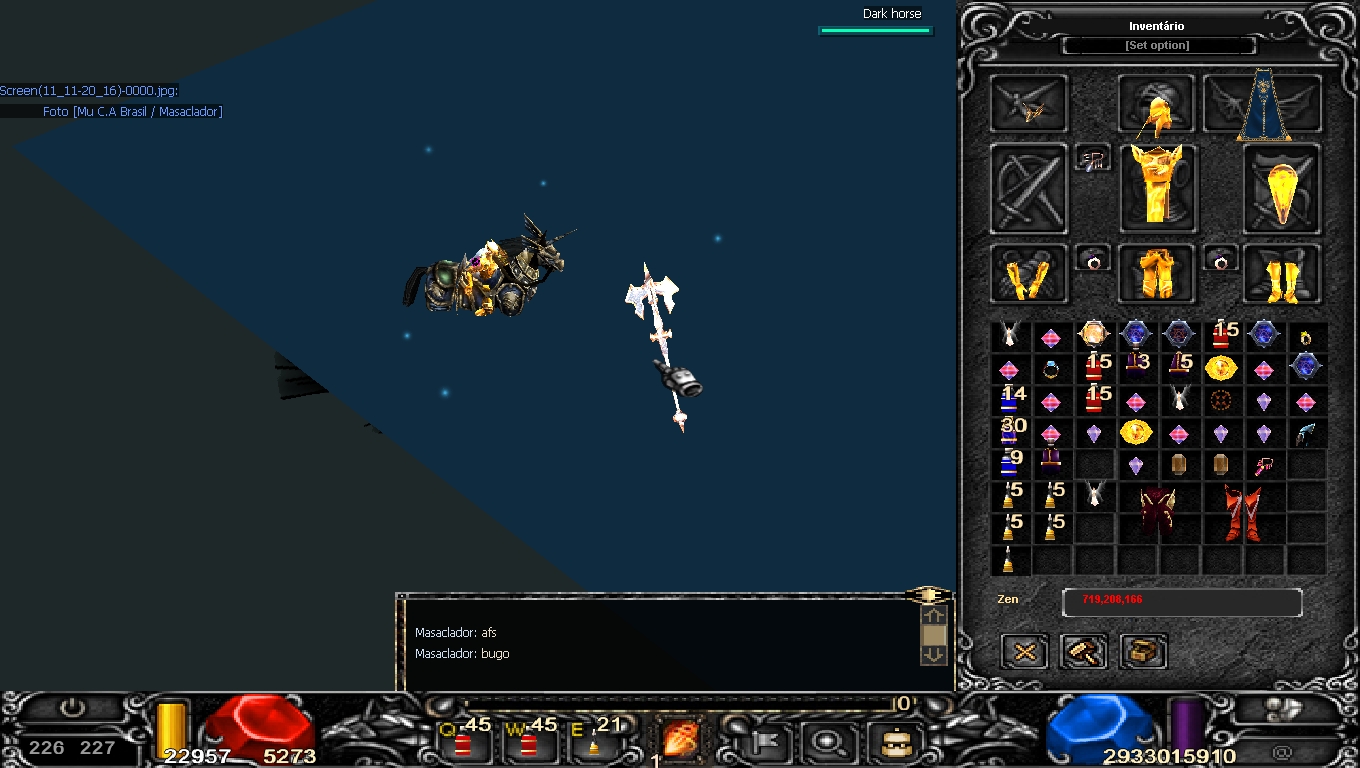Click the hammer repair button
The width and height of the screenshot is (1360, 768).
[1084, 652]
